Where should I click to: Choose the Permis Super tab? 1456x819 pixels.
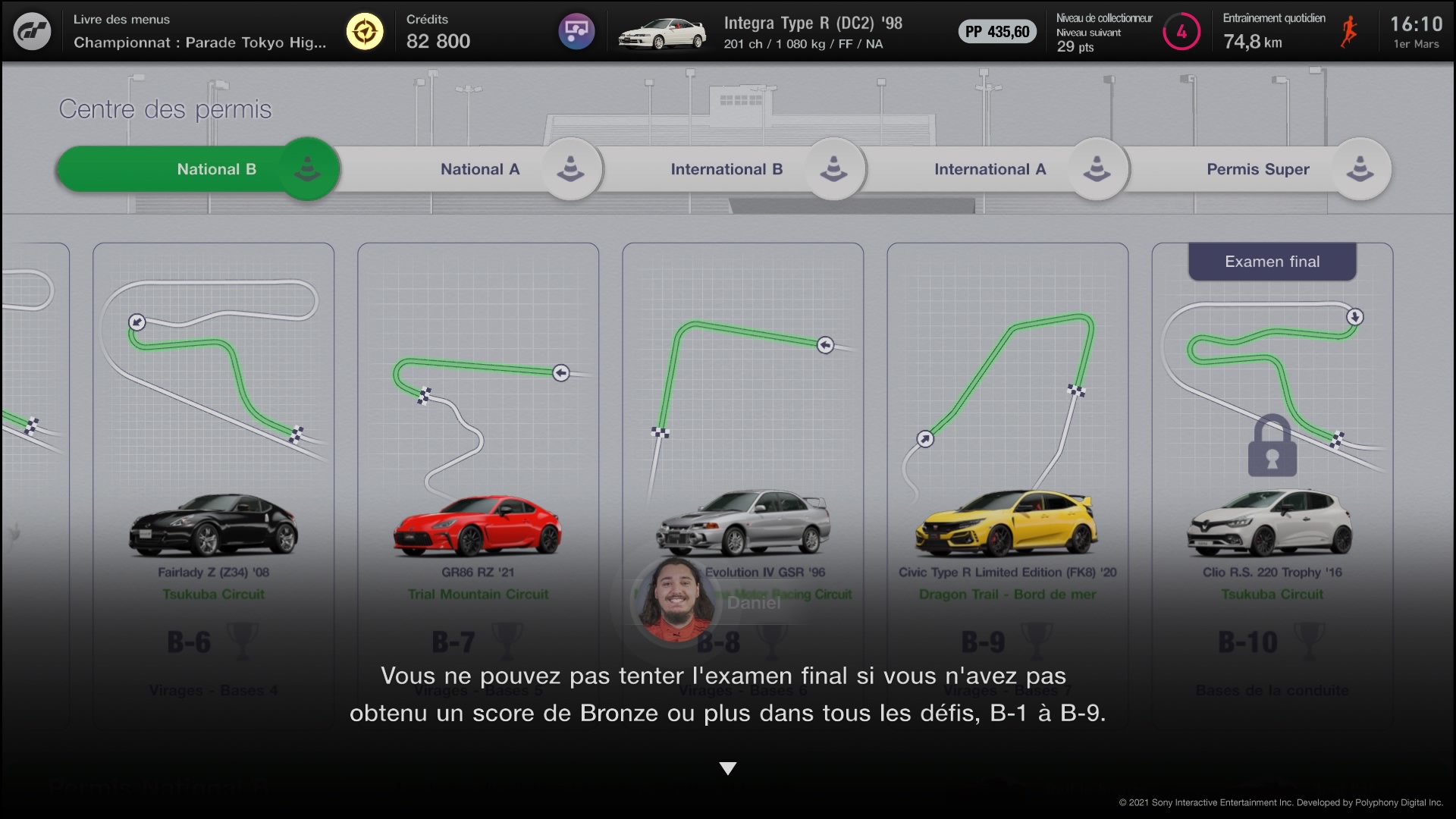click(x=1257, y=169)
